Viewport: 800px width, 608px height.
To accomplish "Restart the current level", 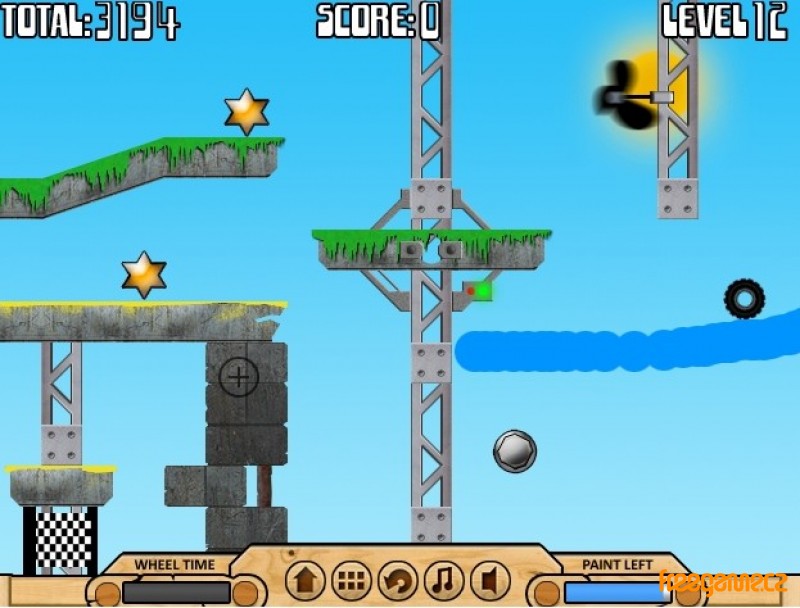I will pyautogui.click(x=397, y=581).
